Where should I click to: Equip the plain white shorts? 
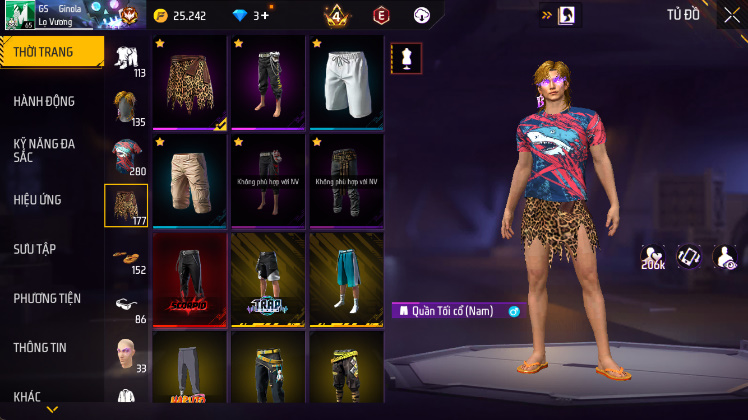(x=345, y=83)
